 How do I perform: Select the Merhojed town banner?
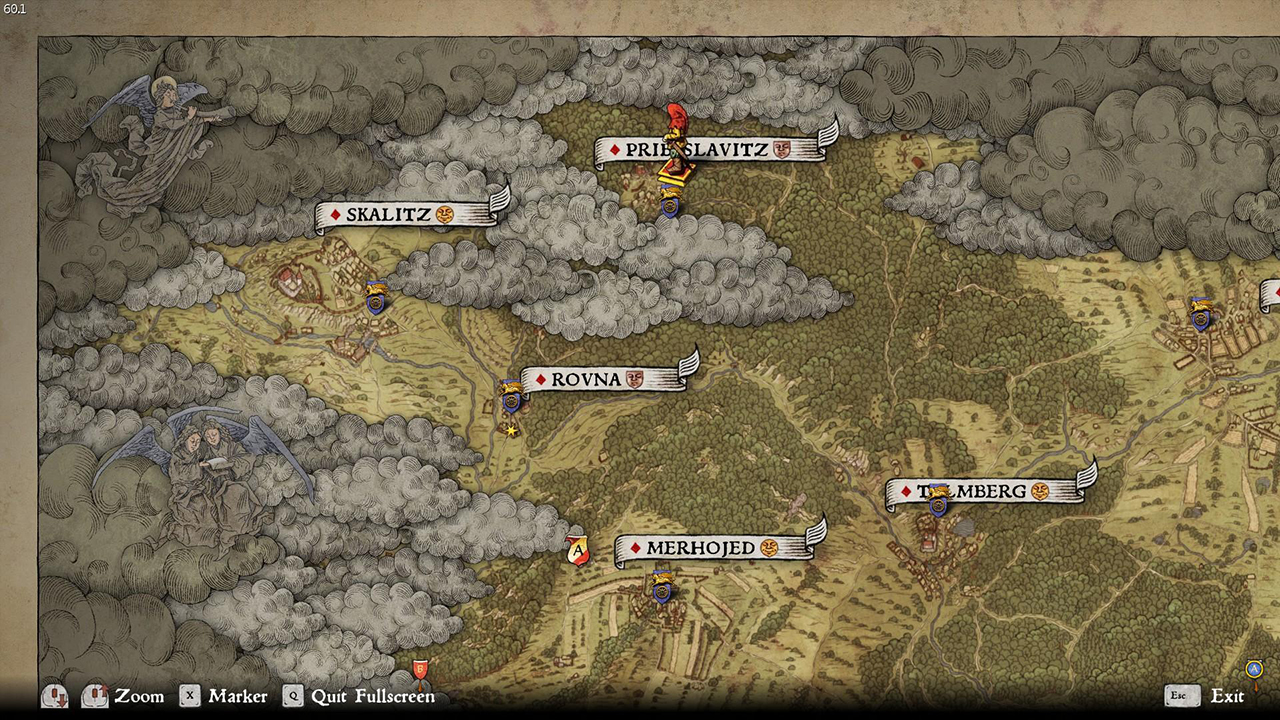click(710, 548)
